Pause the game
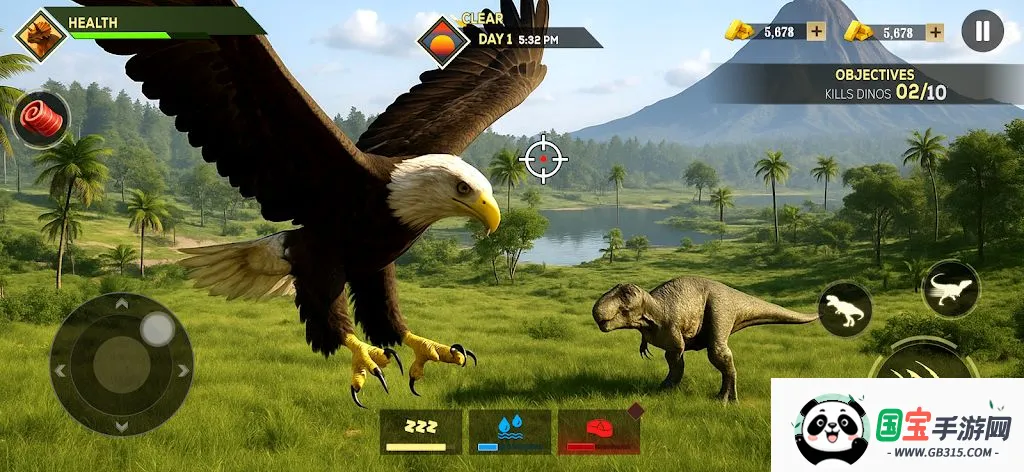1024x472 pixels. click(982, 31)
